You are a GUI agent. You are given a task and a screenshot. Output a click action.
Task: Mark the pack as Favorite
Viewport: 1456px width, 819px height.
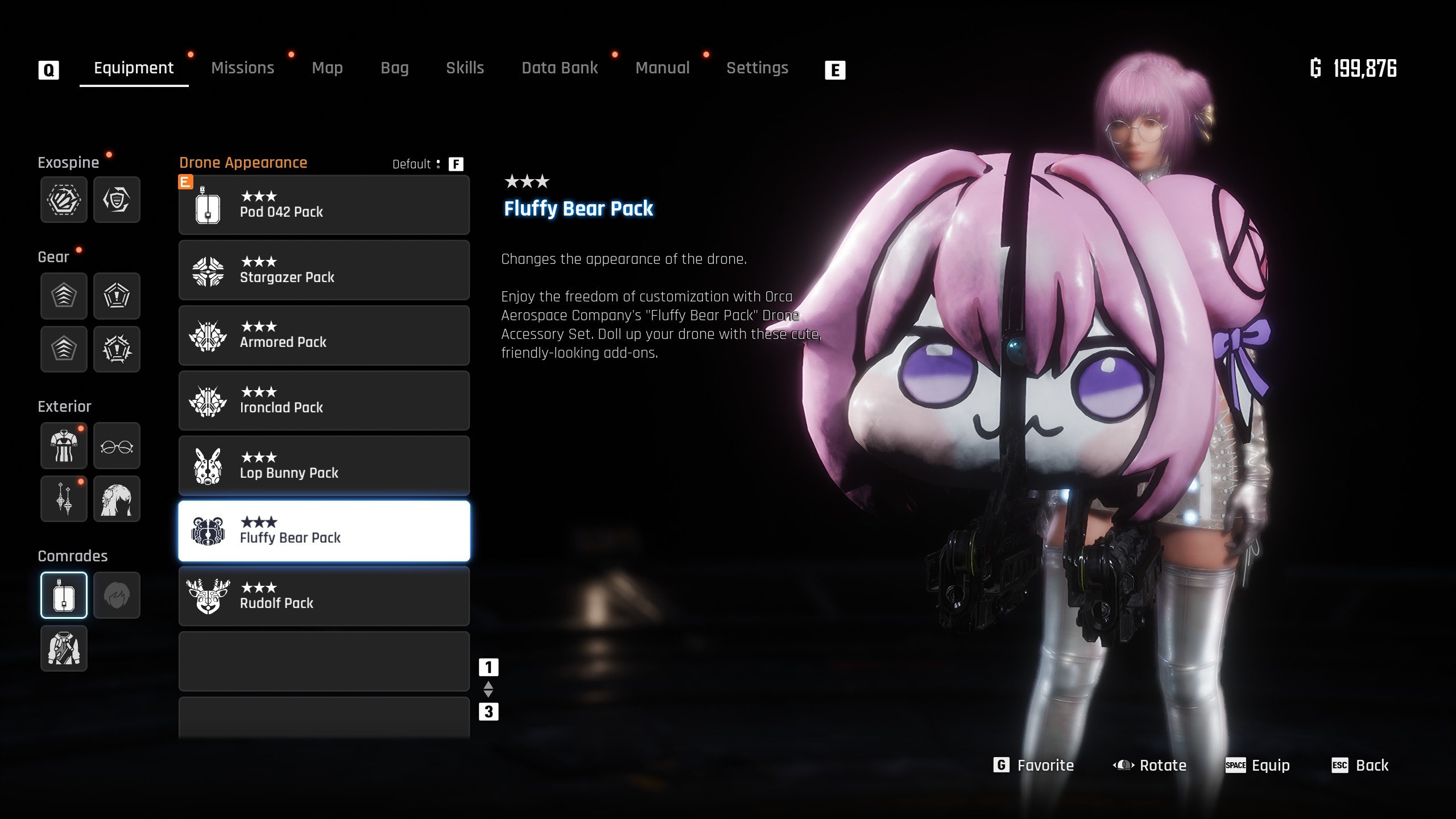(1034, 766)
